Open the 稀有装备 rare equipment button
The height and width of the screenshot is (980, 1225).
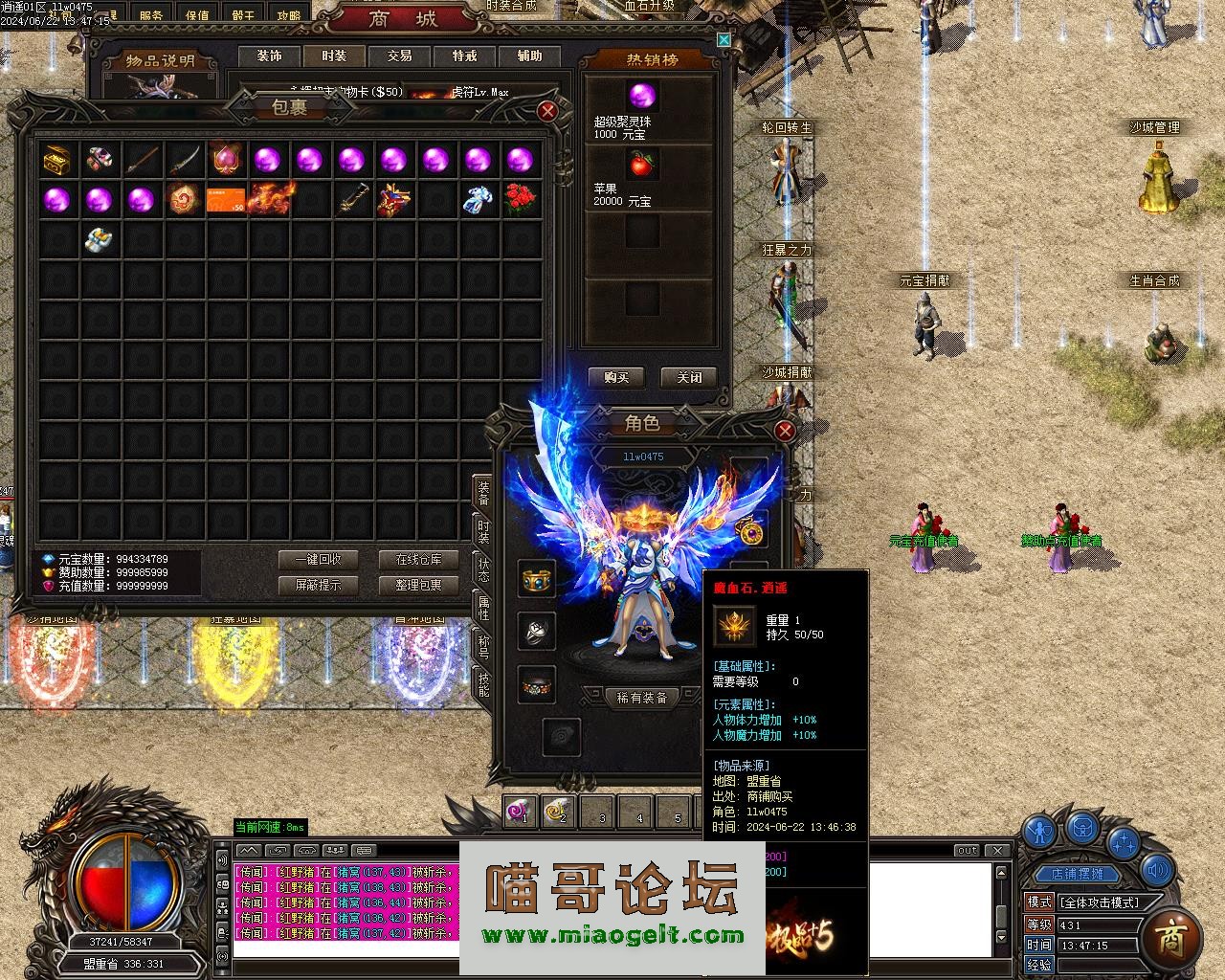tap(641, 698)
